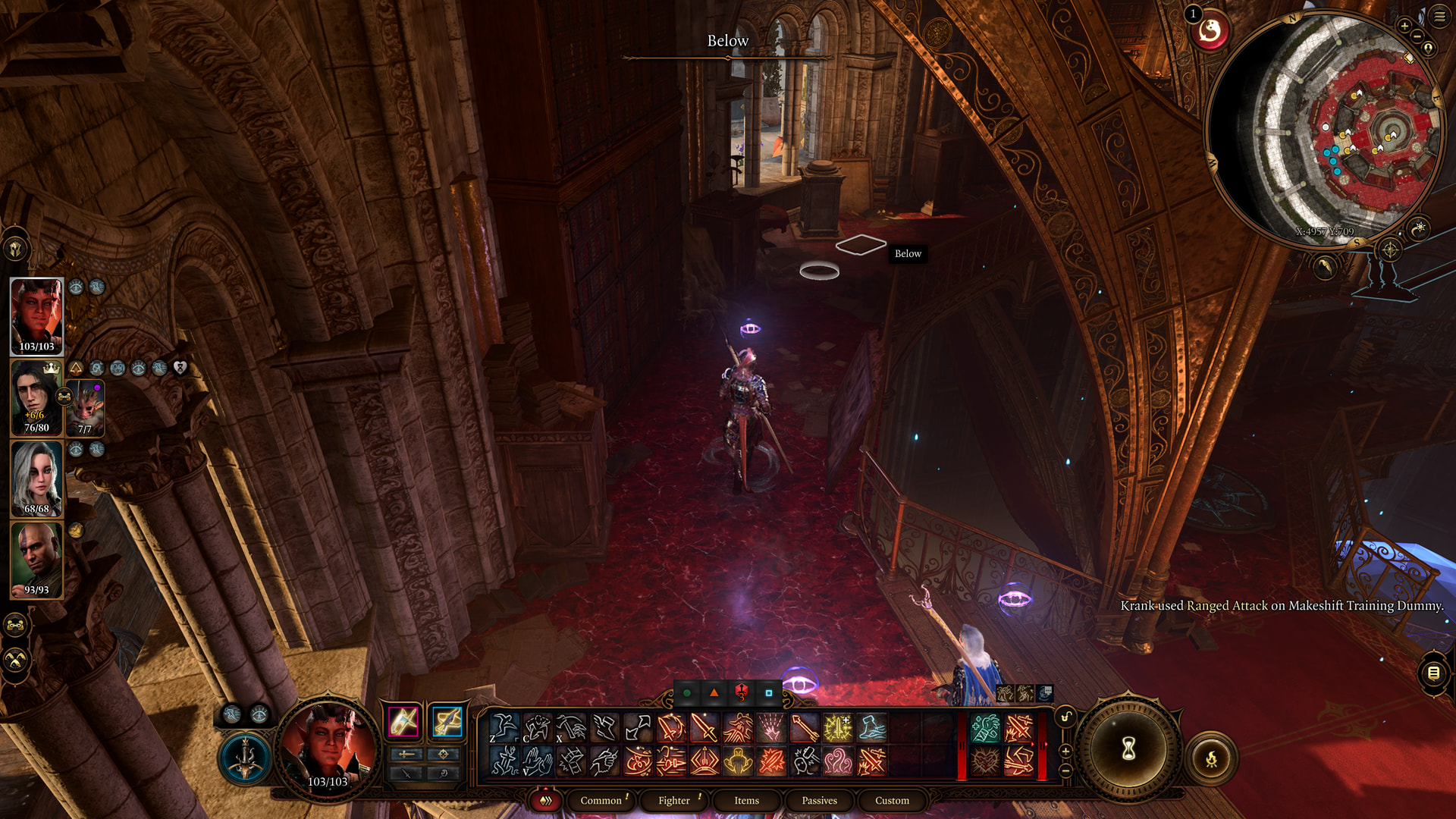Select the Passives tab

click(x=819, y=800)
